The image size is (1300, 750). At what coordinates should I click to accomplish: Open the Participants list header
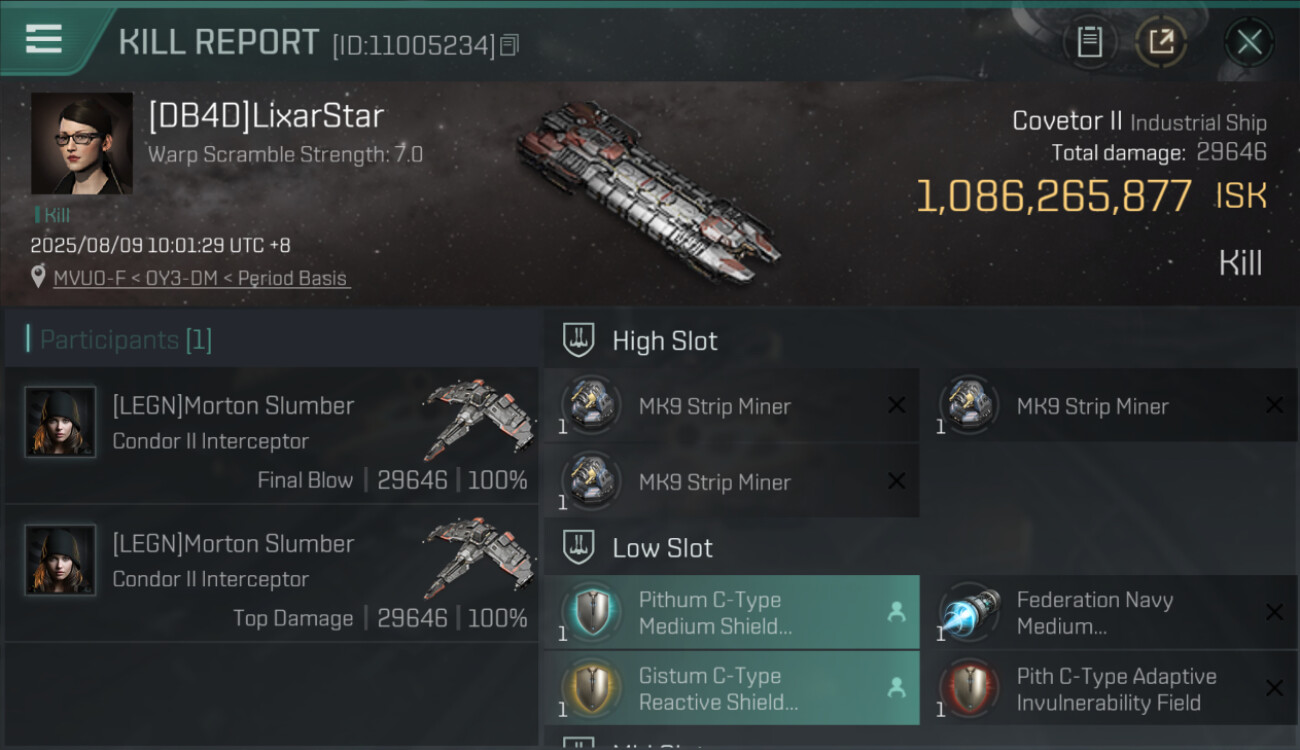coord(126,340)
